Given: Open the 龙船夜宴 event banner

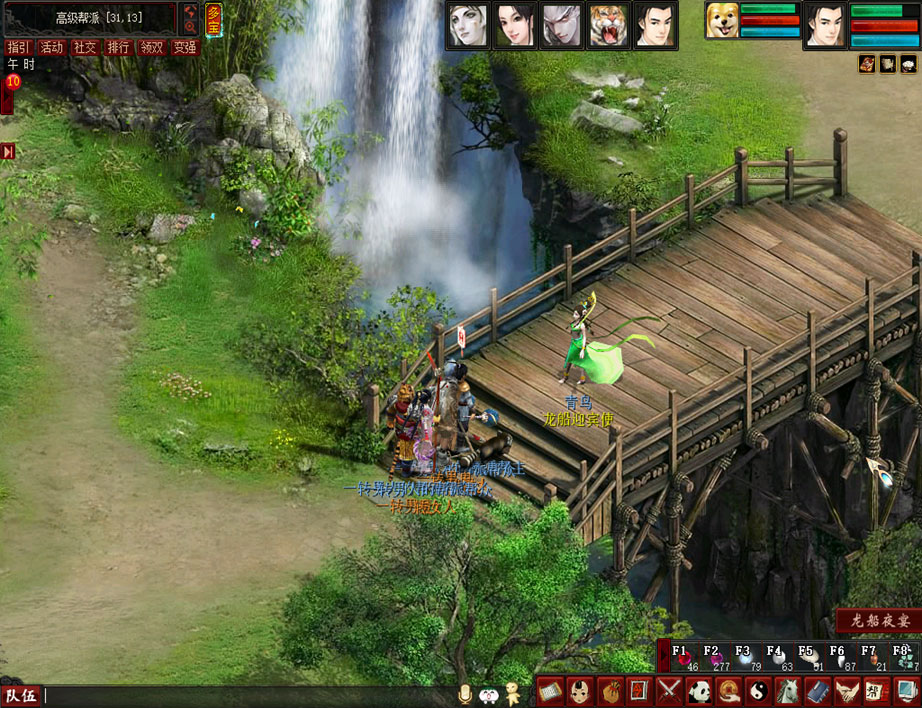Looking at the screenshot, I should pyautogui.click(x=878, y=620).
